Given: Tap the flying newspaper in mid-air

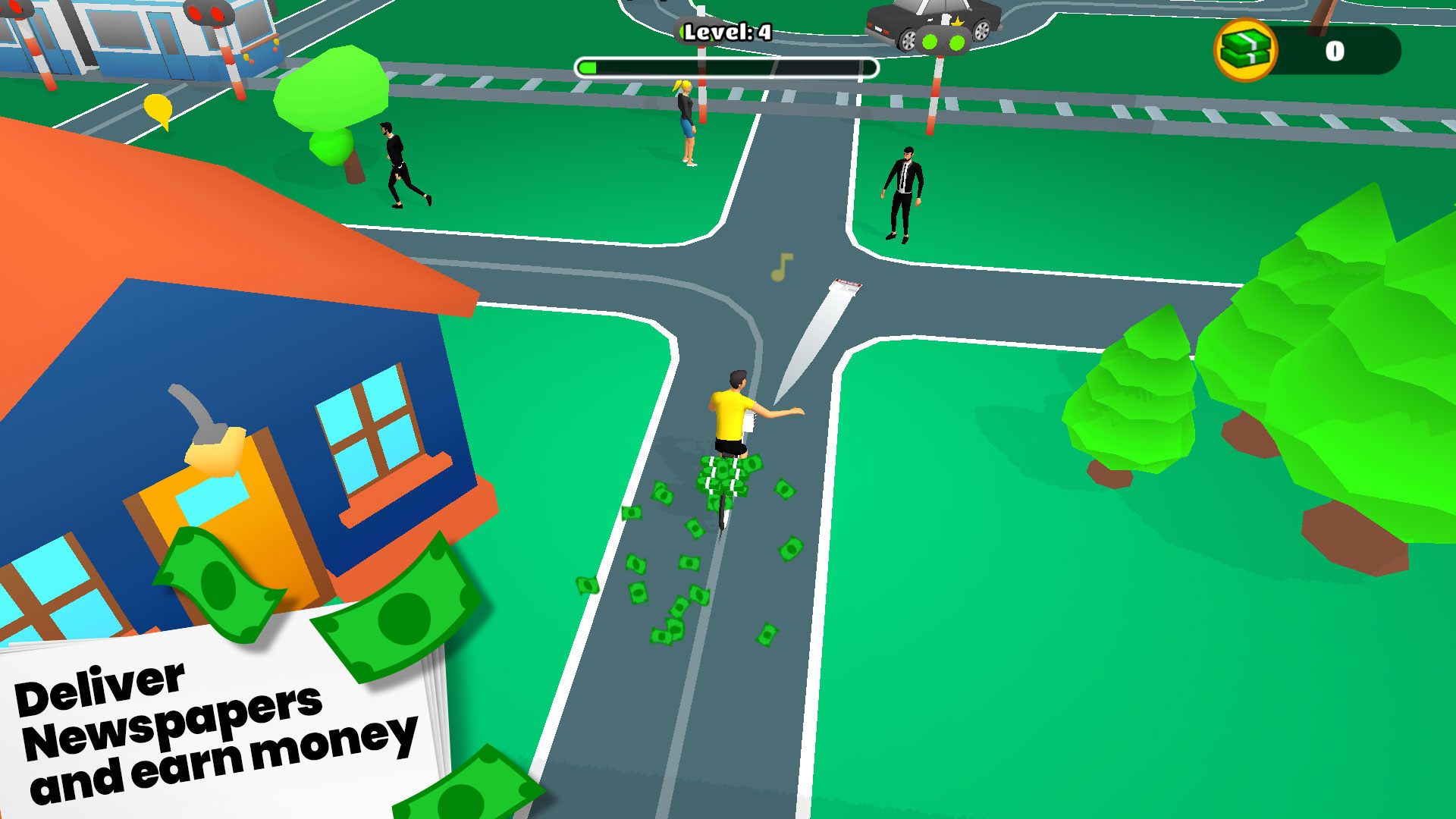Looking at the screenshot, I should click(x=845, y=284).
